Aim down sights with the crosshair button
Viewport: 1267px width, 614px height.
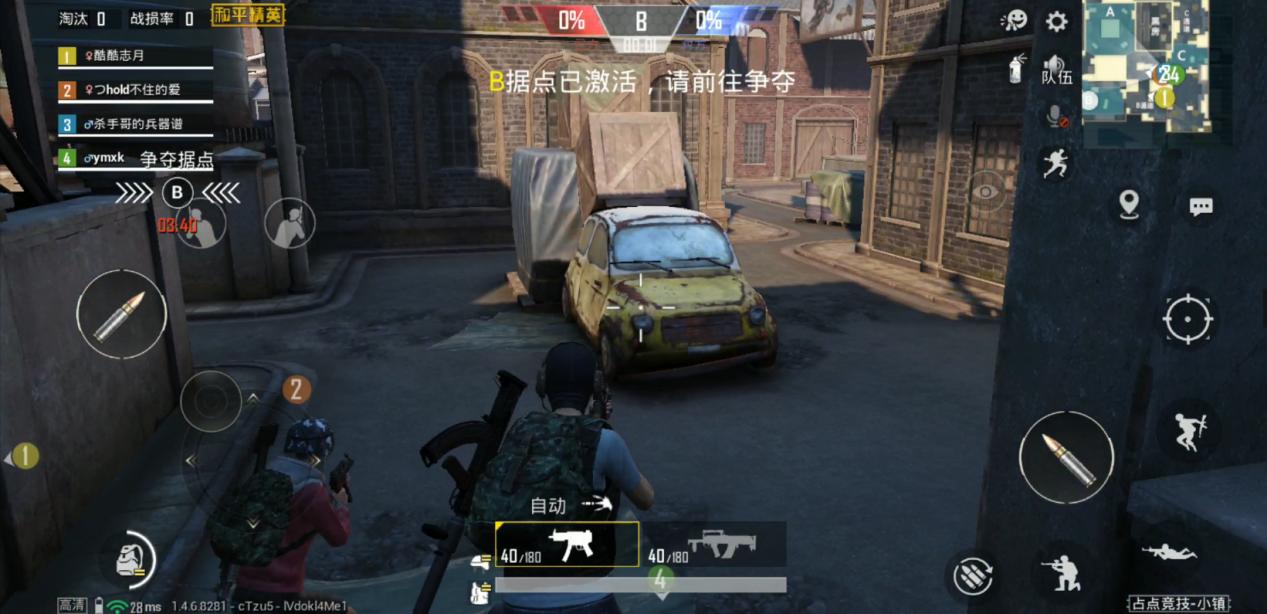click(1187, 320)
